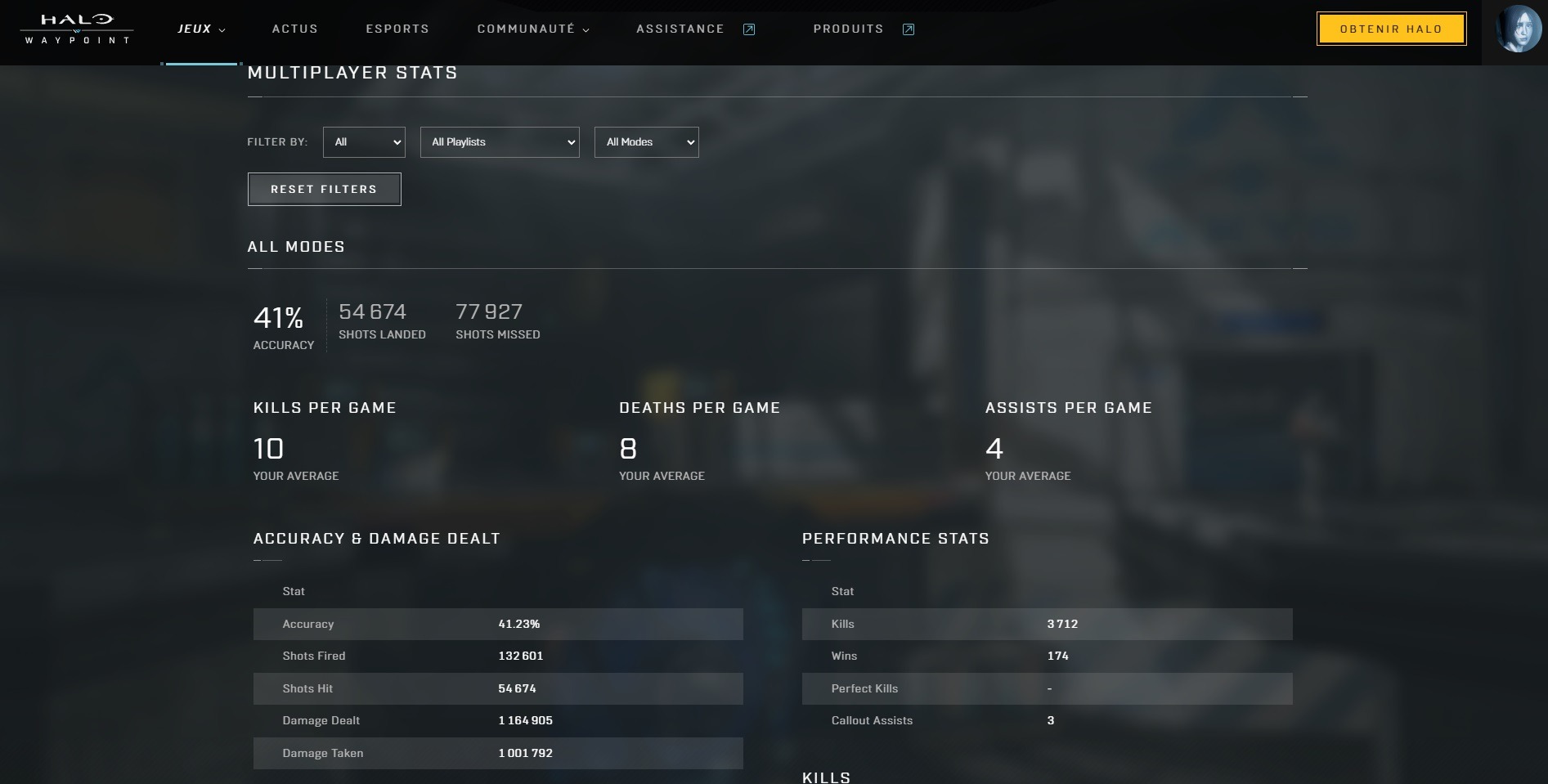Open the ASSISTANCE external link
The width and height of the screenshot is (1548, 784).
click(x=695, y=29)
